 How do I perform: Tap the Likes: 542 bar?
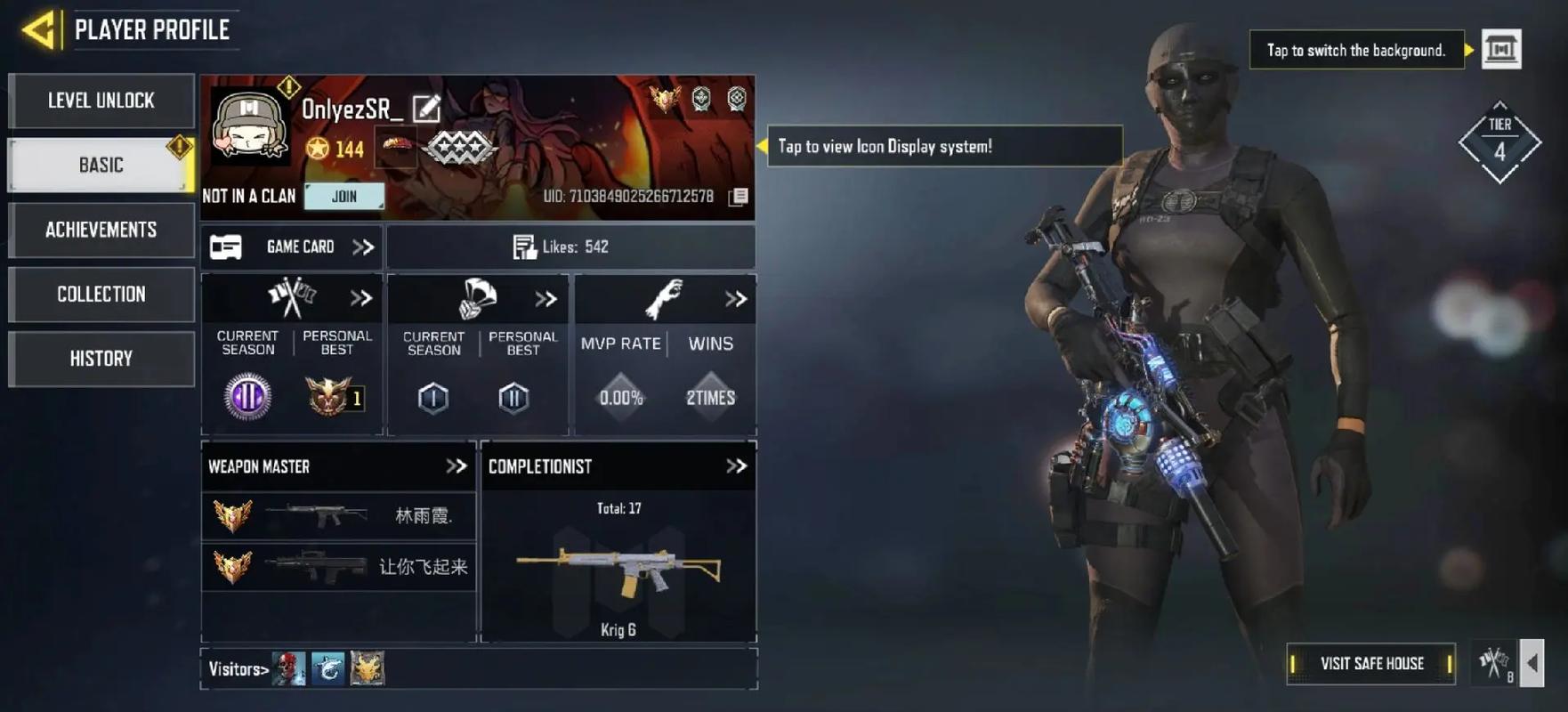[x=570, y=247]
